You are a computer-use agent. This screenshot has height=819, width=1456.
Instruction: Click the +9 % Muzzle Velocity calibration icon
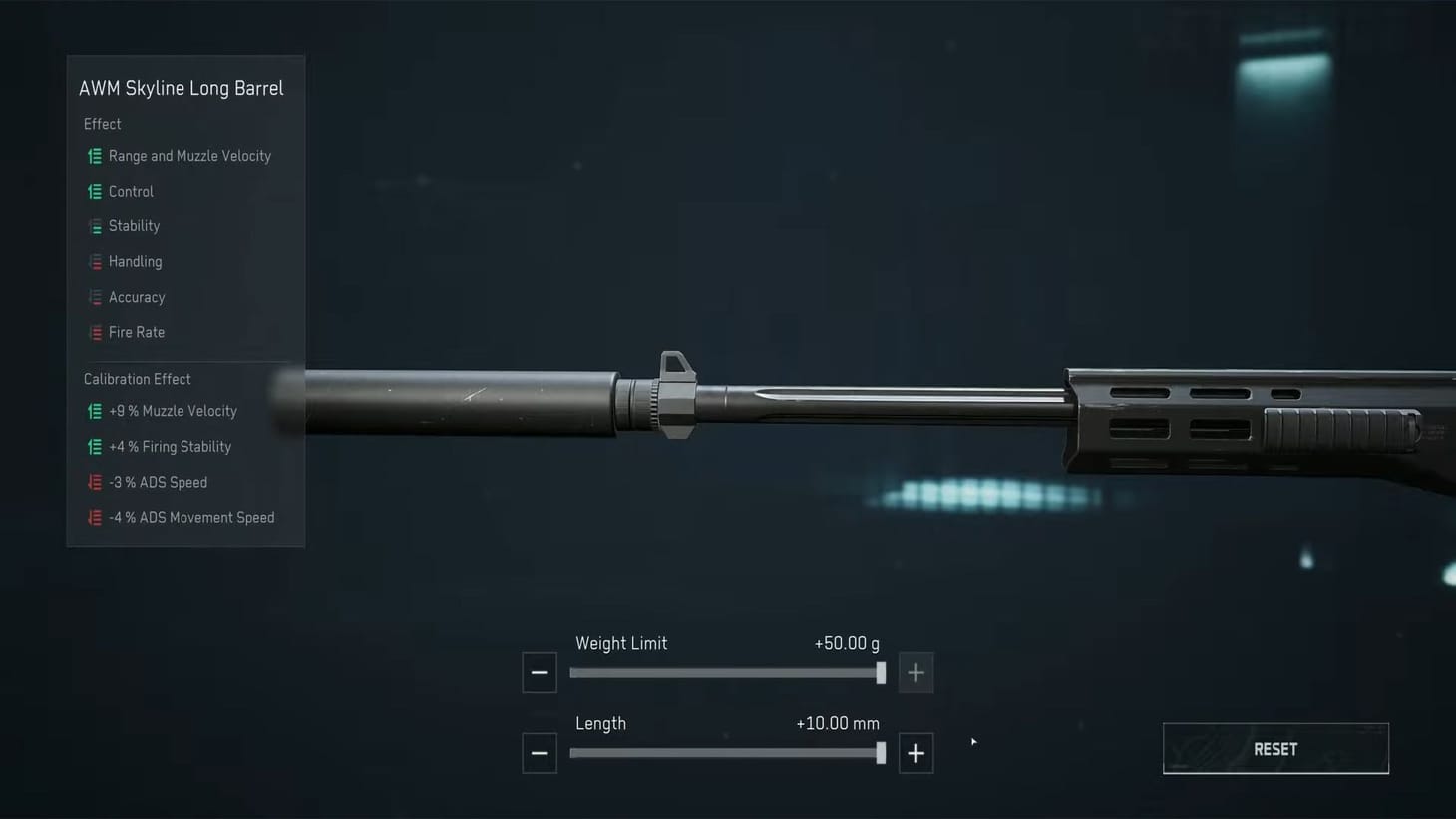click(x=95, y=411)
